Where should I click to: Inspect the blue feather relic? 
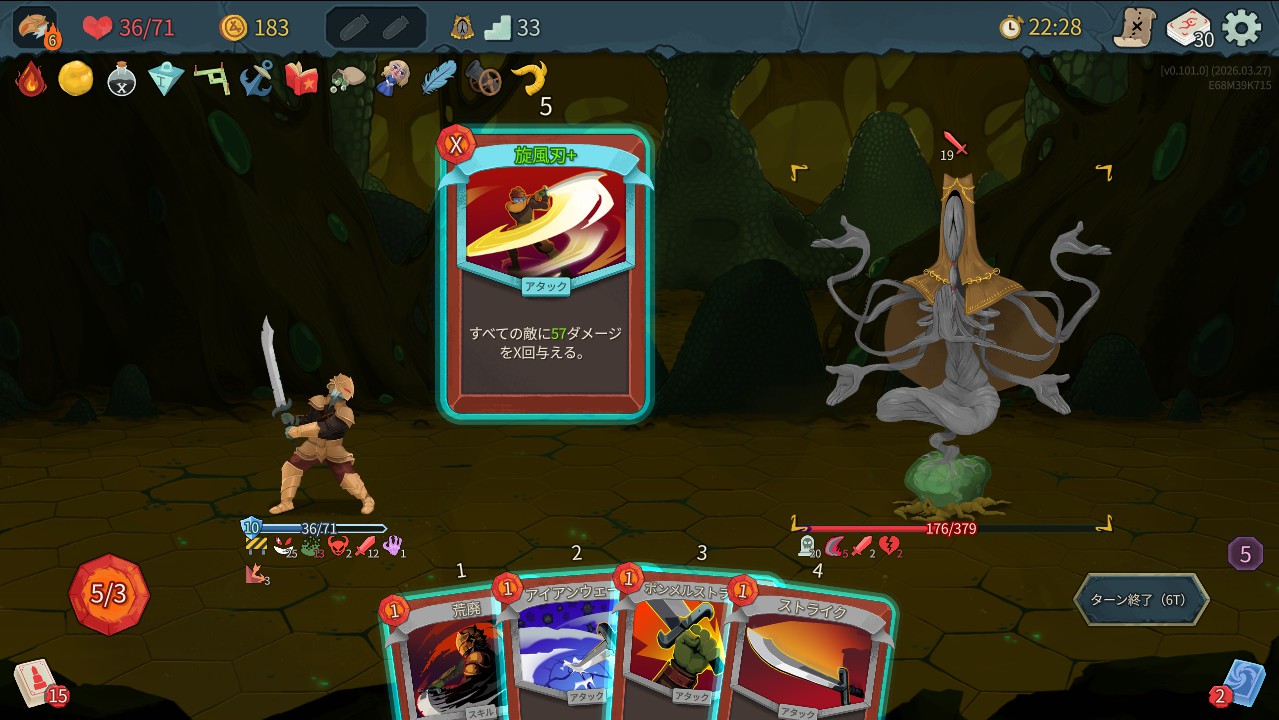438,78
